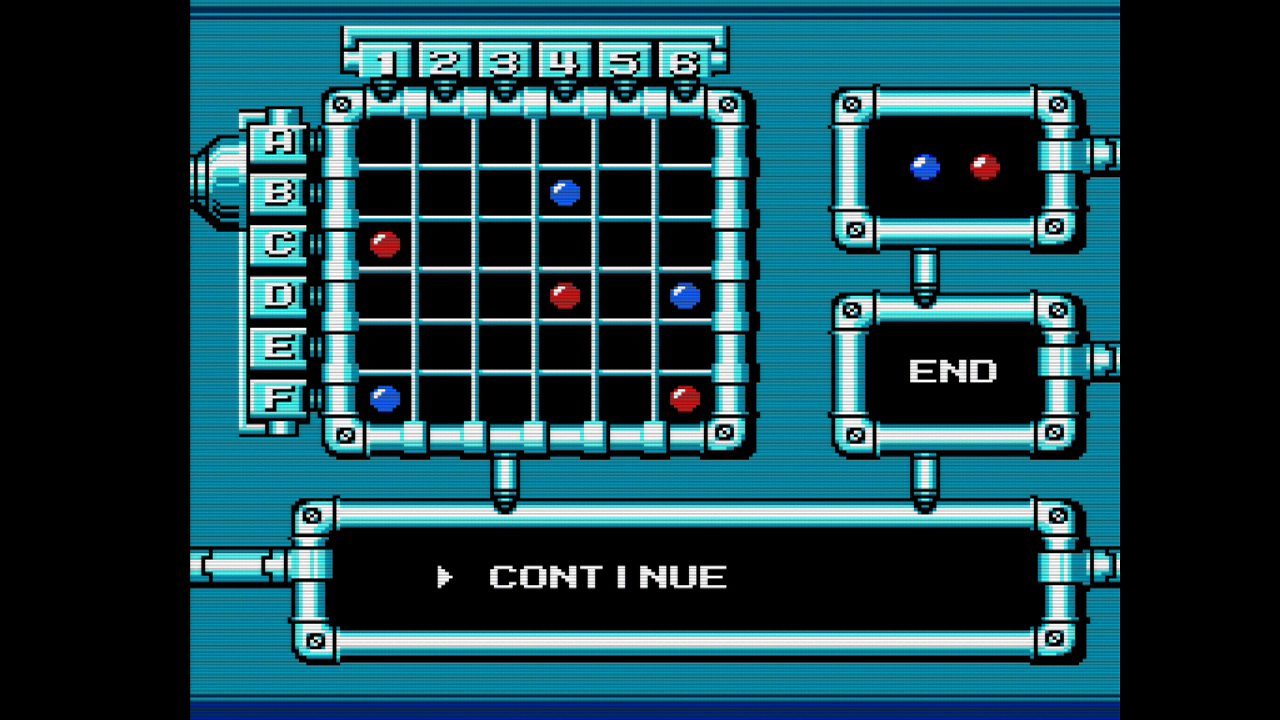Pick the red dot at cell D4
Image resolution: width=1280 pixels, height=720 pixels.
(x=565, y=295)
